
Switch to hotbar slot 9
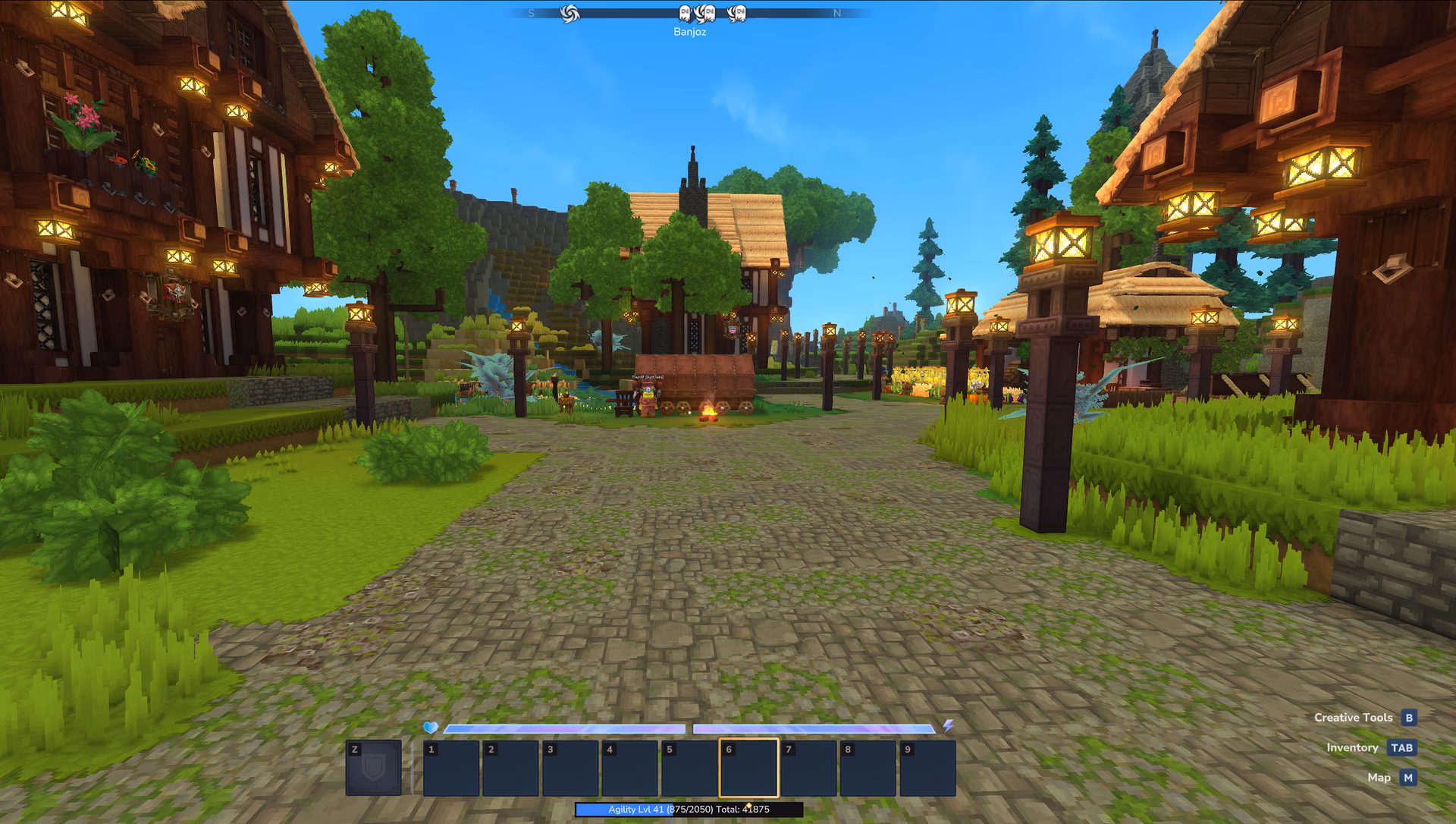click(927, 768)
